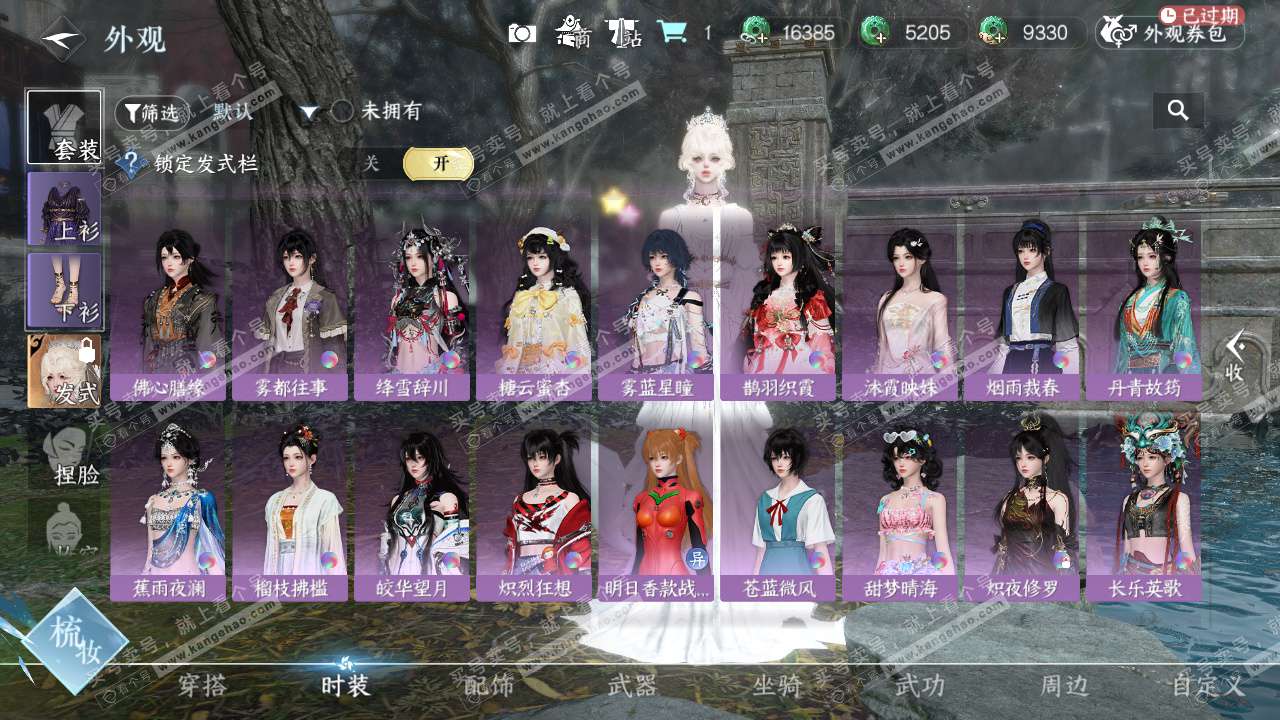The width and height of the screenshot is (1280, 720).
Task: Switch to the 武器 bottom tab
Action: pos(632,686)
